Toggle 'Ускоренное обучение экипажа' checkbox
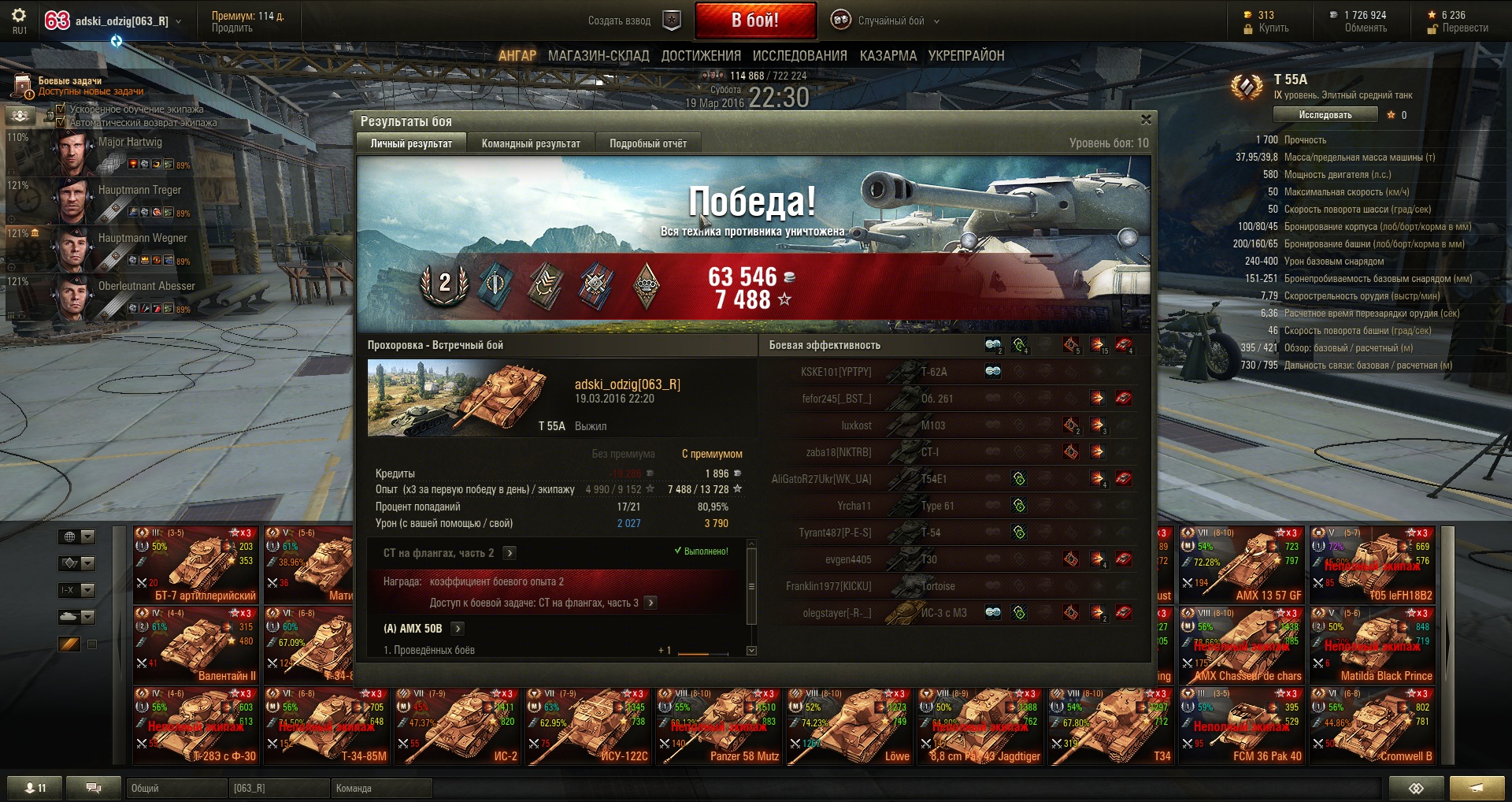The width and height of the screenshot is (1512, 802). pyautogui.click(x=61, y=109)
